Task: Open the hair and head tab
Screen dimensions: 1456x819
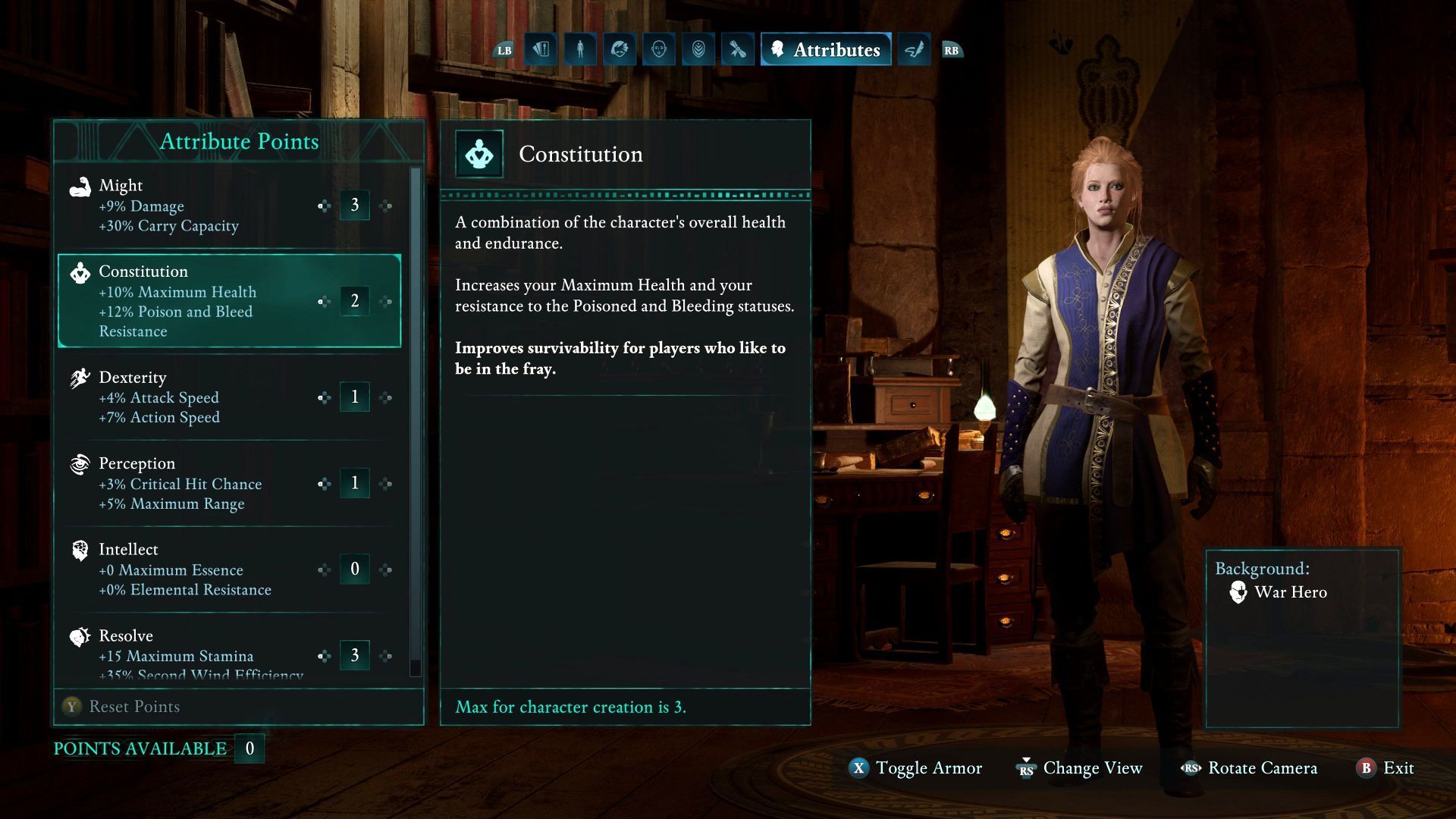Action: coord(620,50)
